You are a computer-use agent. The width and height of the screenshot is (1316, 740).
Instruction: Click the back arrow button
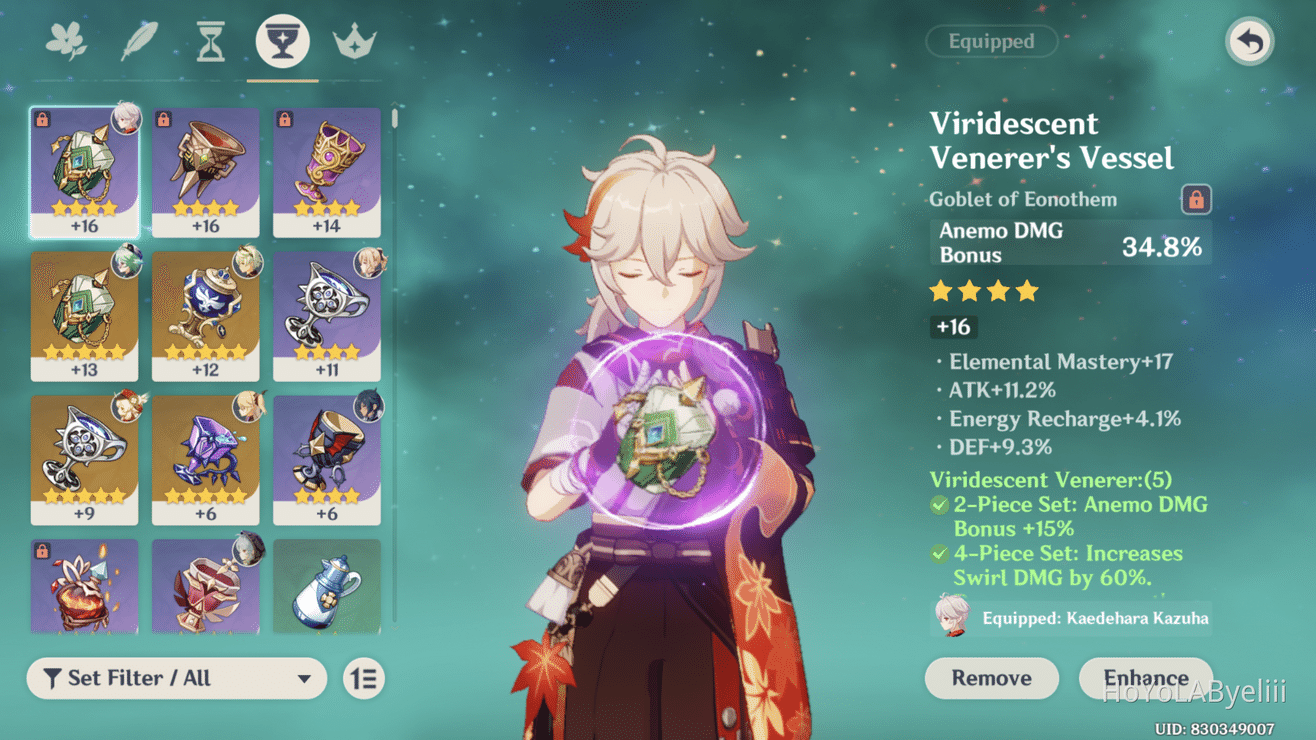(1249, 42)
